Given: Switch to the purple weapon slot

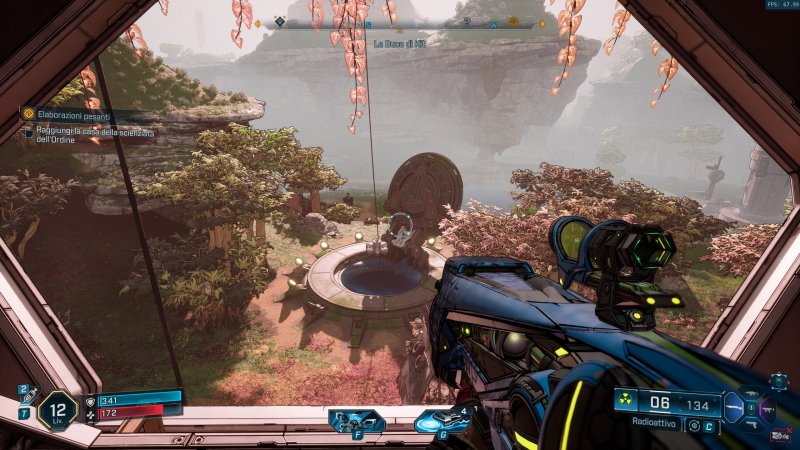Looking at the screenshot, I should tap(768, 408).
